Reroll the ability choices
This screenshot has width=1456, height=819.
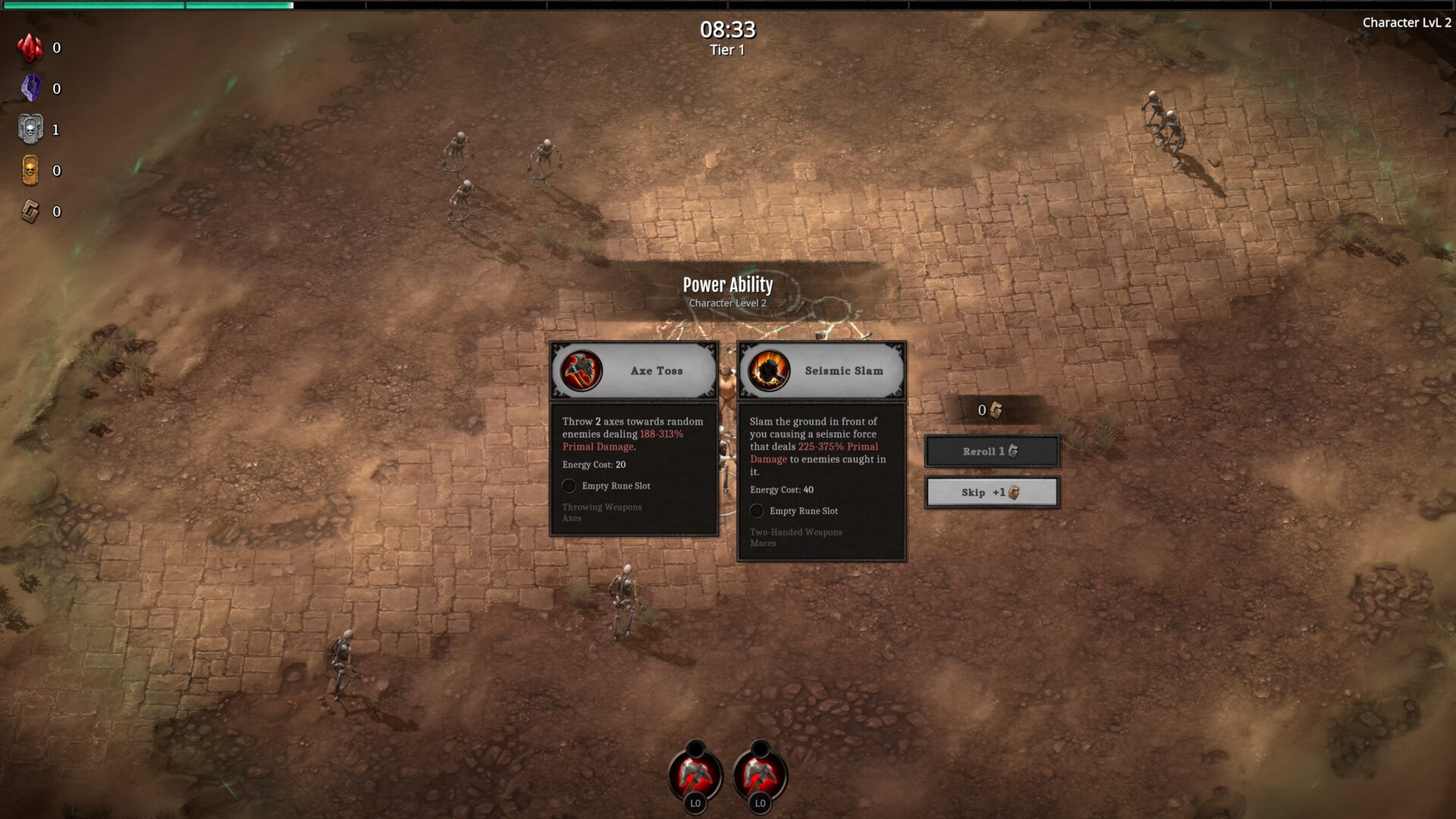(991, 451)
